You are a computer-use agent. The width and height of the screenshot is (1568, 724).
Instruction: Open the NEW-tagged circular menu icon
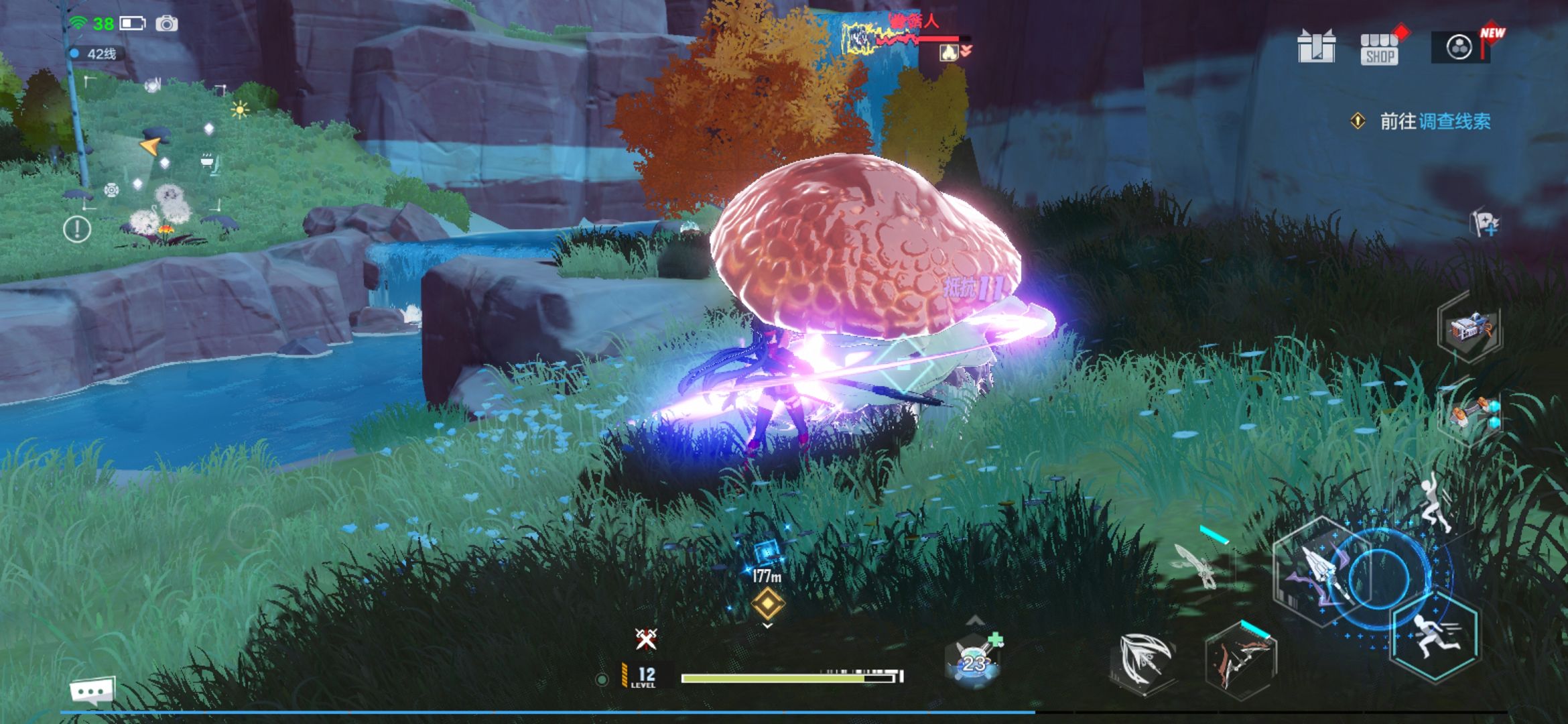(1459, 47)
